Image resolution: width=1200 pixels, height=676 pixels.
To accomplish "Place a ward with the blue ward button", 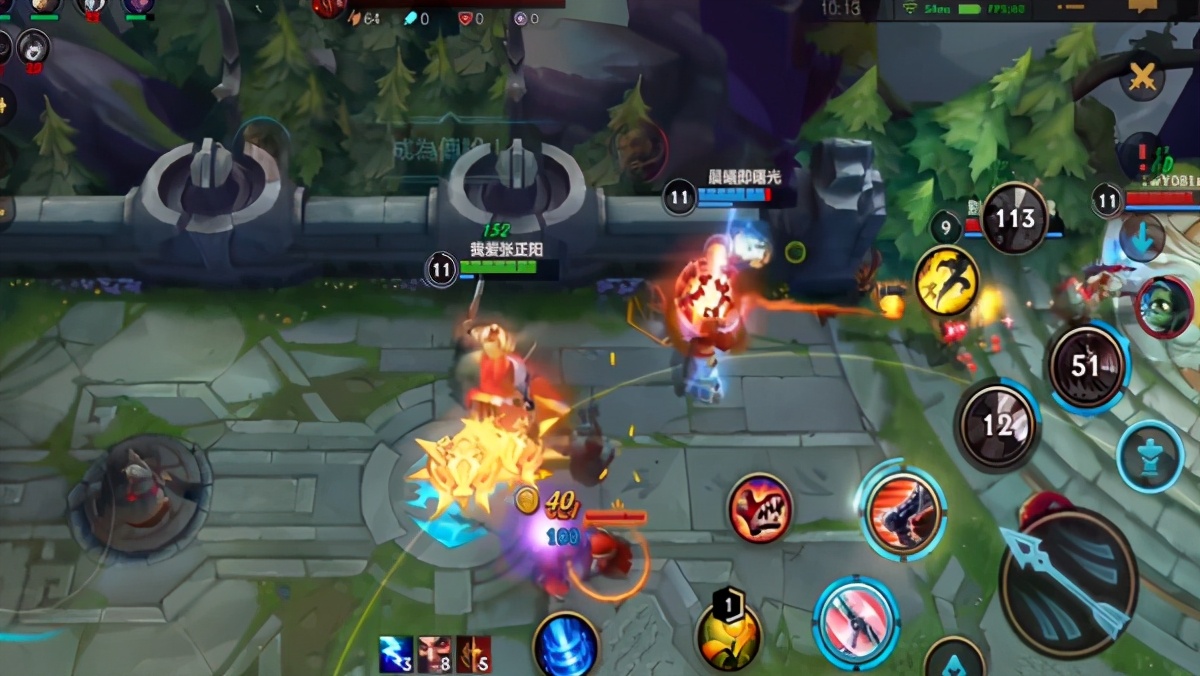I will [x=1150, y=457].
